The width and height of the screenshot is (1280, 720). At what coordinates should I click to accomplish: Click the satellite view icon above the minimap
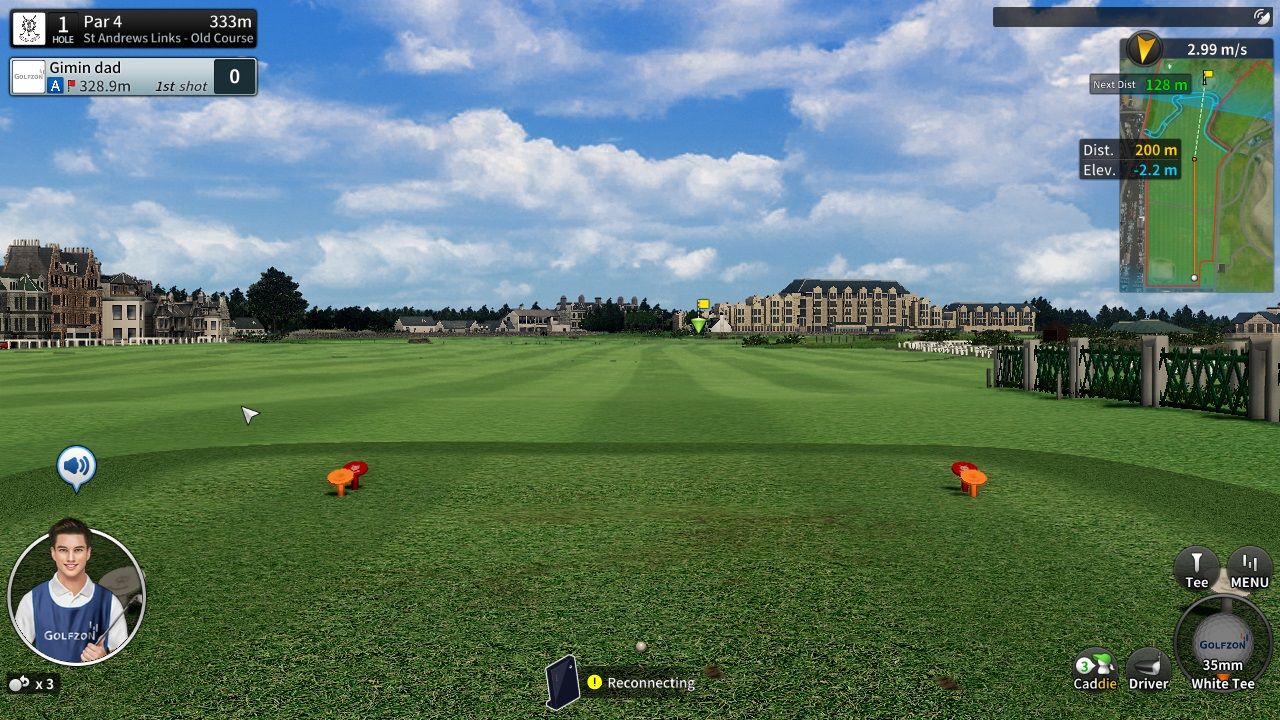point(1262,14)
